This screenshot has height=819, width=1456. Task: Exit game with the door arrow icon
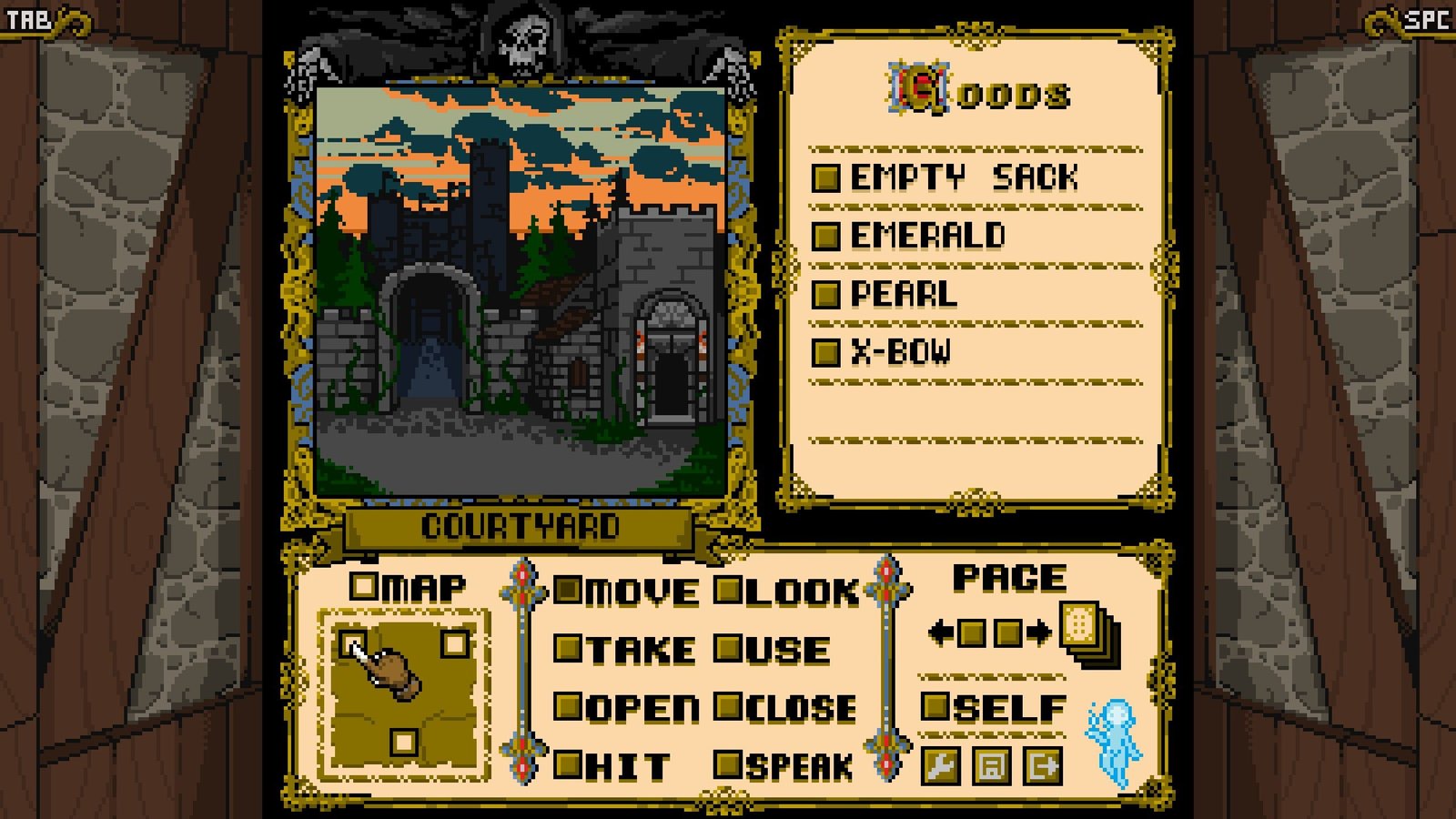pyautogui.click(x=1042, y=765)
